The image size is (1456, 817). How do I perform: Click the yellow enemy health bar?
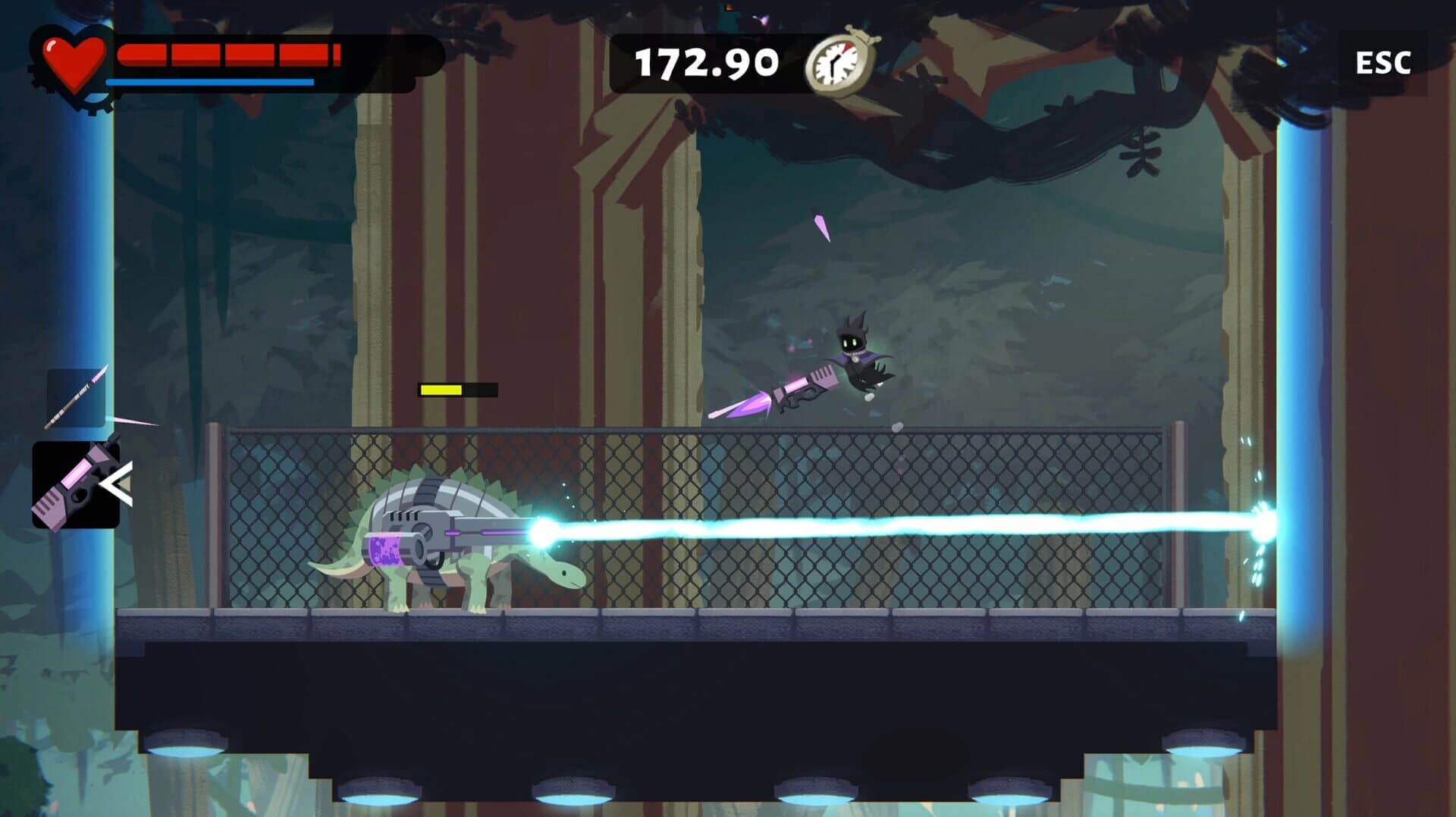tap(442, 390)
